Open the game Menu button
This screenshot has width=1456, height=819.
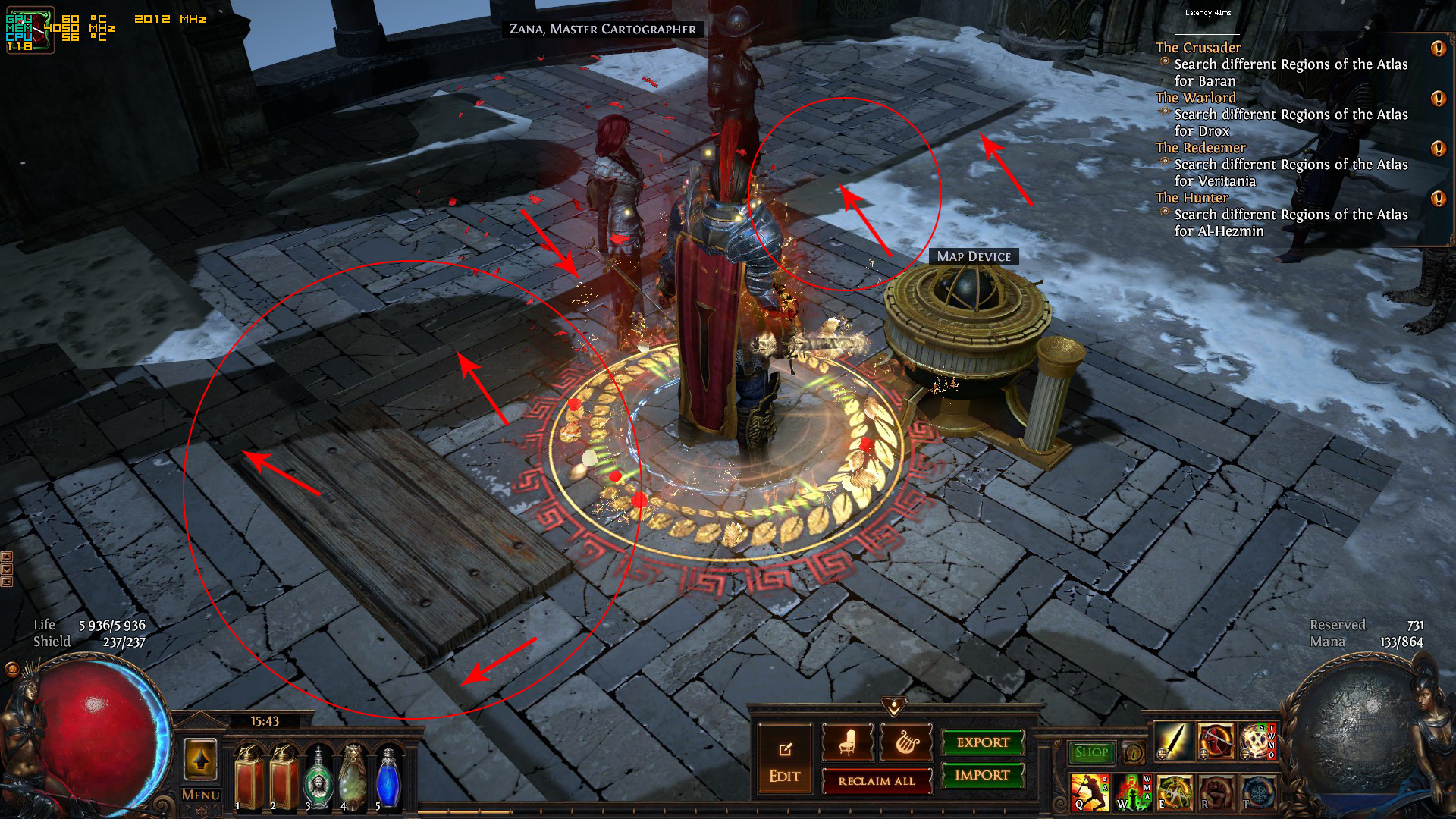(x=200, y=795)
